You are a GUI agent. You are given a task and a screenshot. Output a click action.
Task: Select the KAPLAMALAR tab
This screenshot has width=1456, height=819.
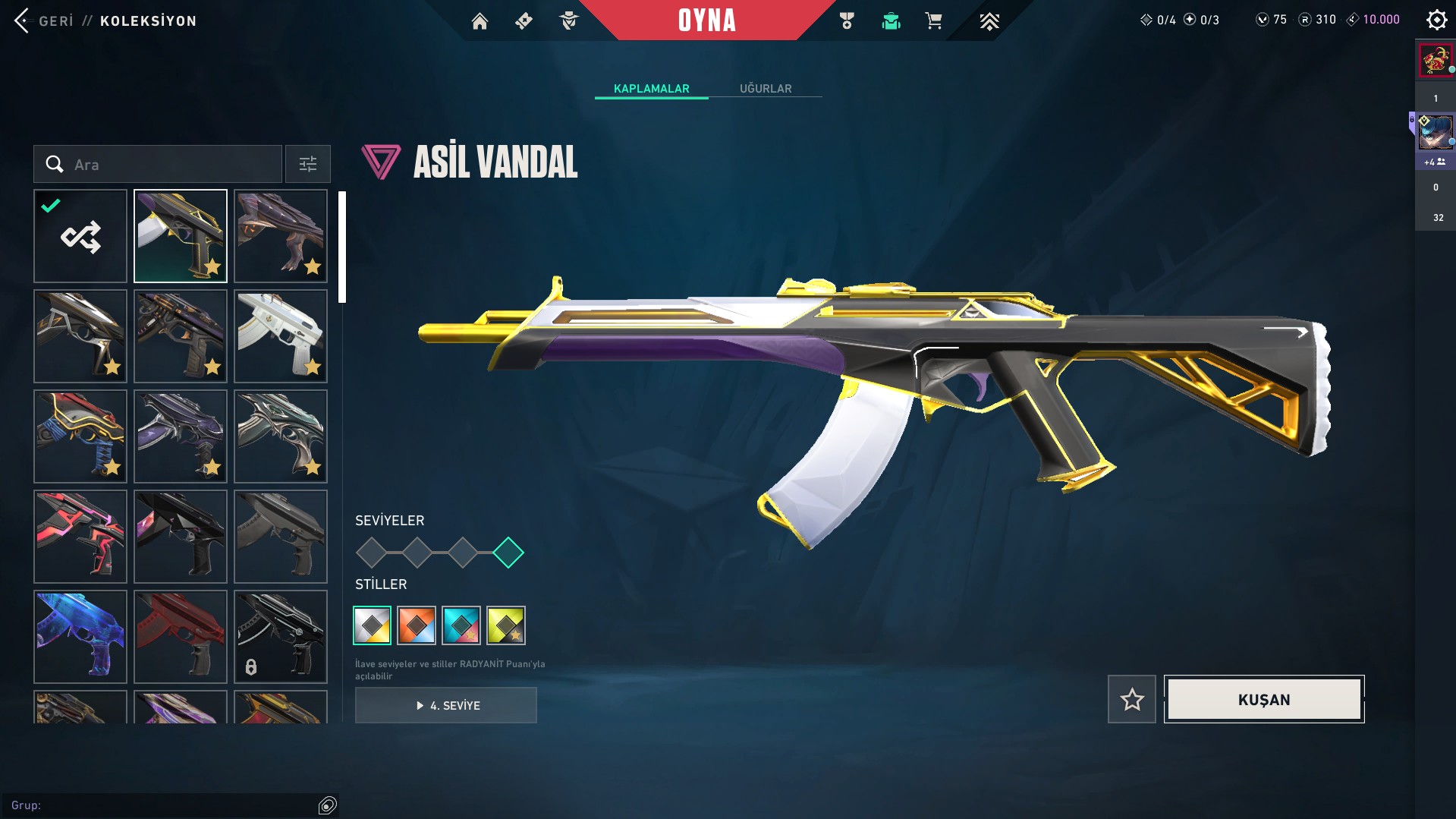[651, 89]
